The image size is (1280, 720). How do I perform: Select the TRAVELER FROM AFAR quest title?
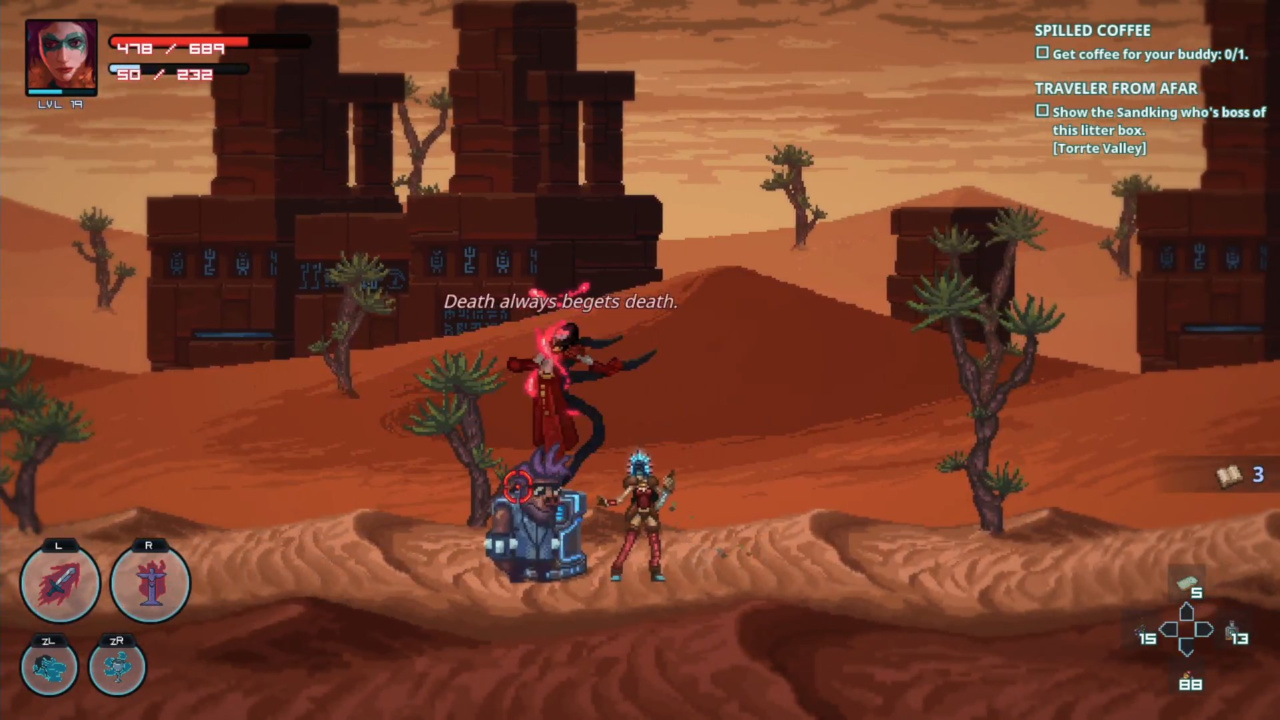tap(1116, 88)
